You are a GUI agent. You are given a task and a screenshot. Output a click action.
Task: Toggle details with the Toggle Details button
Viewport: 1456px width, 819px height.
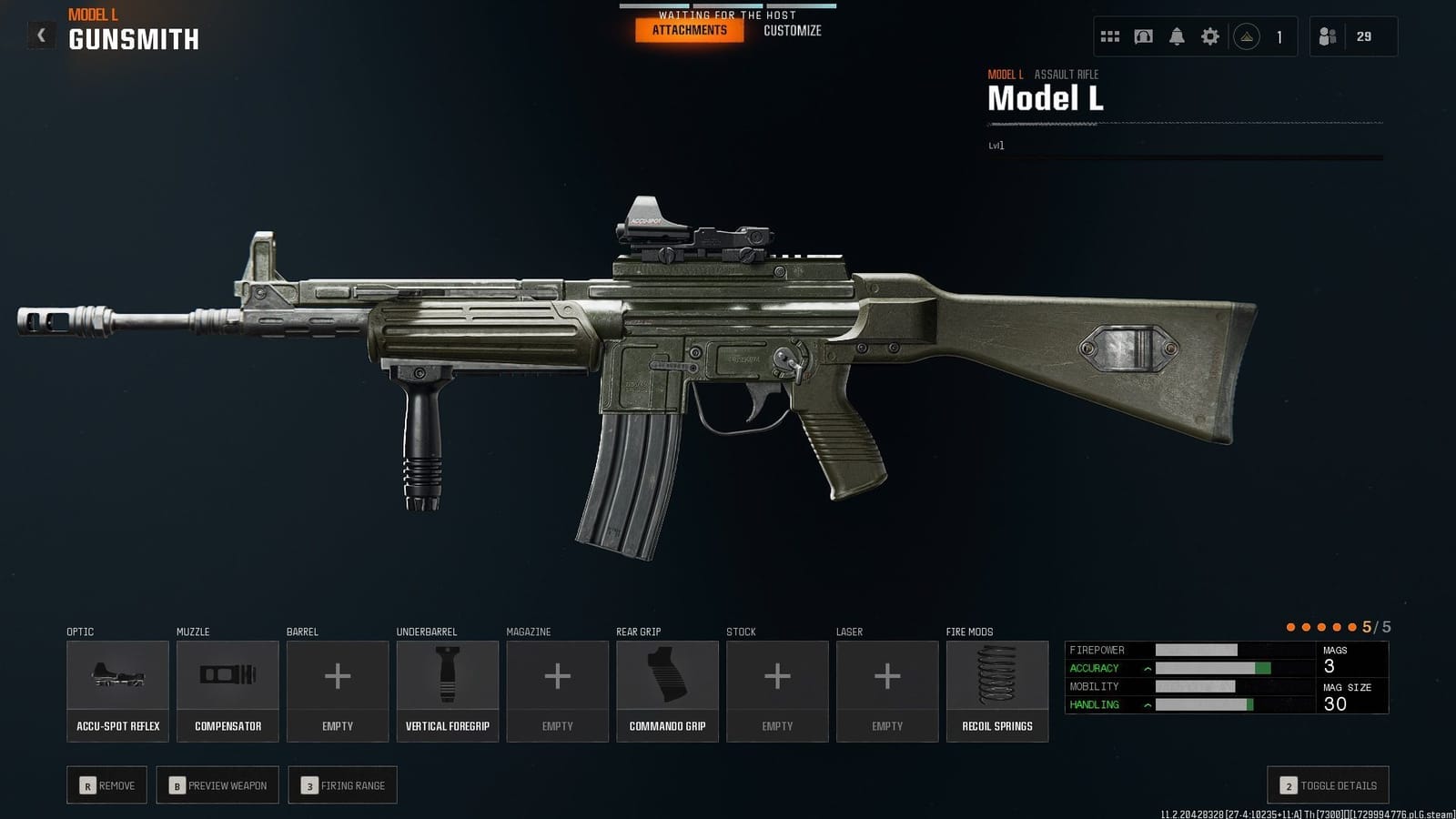point(1328,784)
